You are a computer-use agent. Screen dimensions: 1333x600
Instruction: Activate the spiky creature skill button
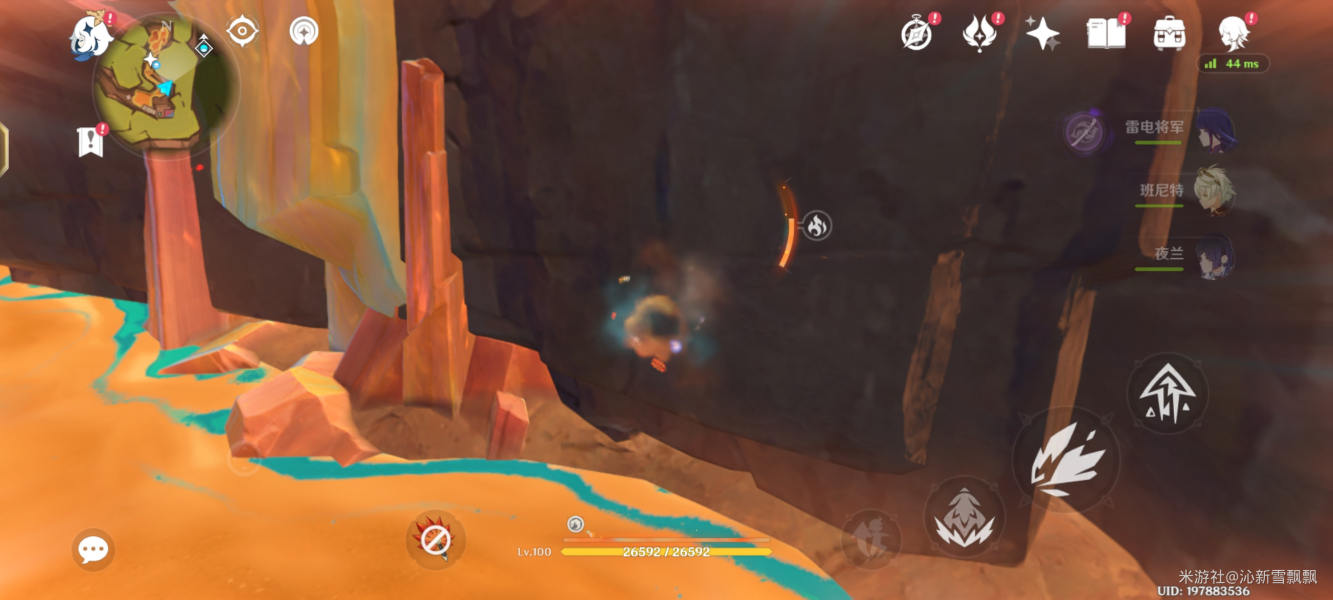click(964, 517)
